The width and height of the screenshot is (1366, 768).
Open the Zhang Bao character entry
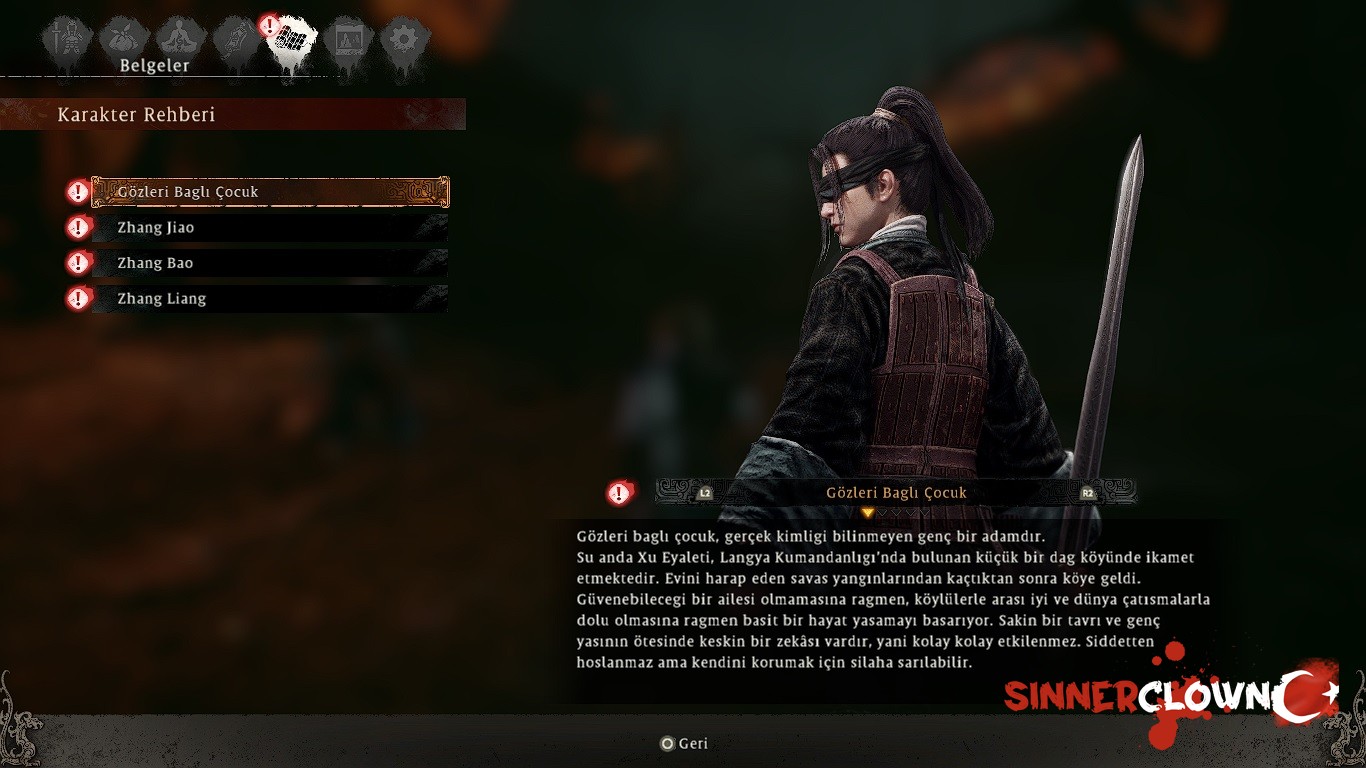pos(270,263)
